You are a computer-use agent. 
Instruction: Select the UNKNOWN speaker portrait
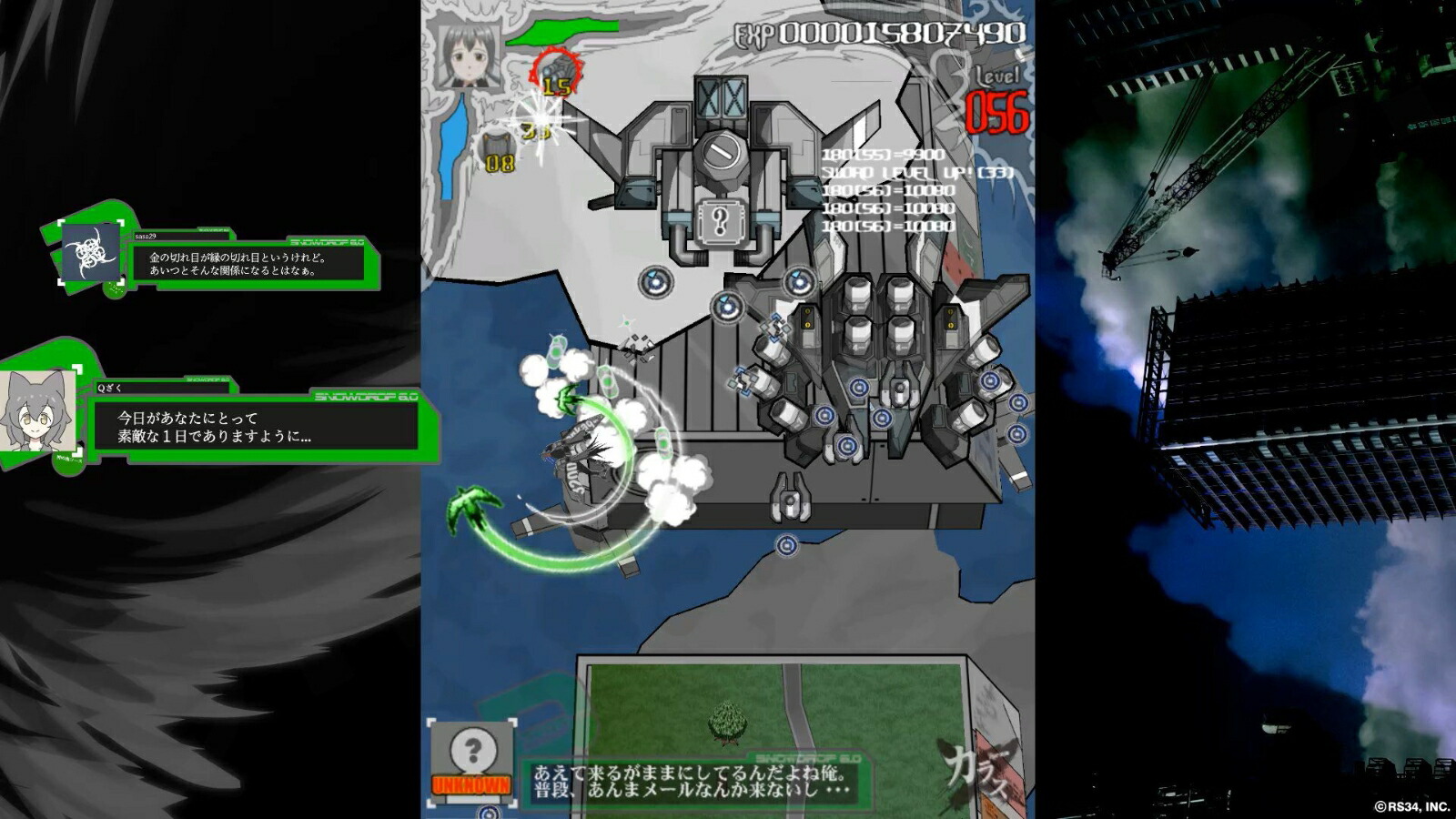tap(471, 759)
